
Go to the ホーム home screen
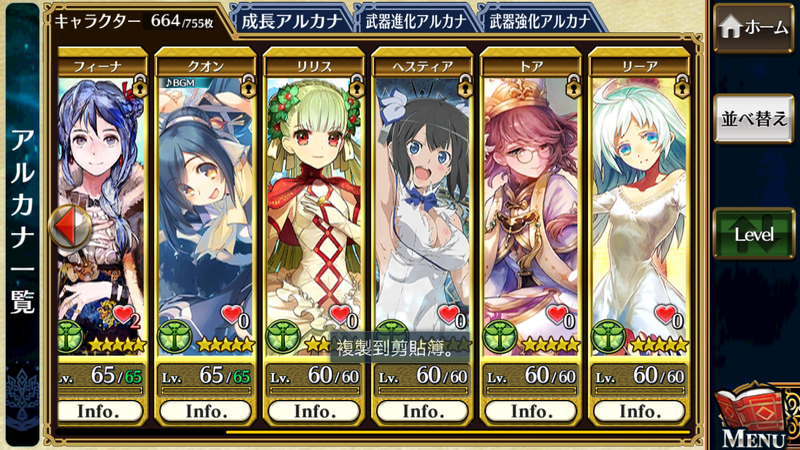pos(754,29)
